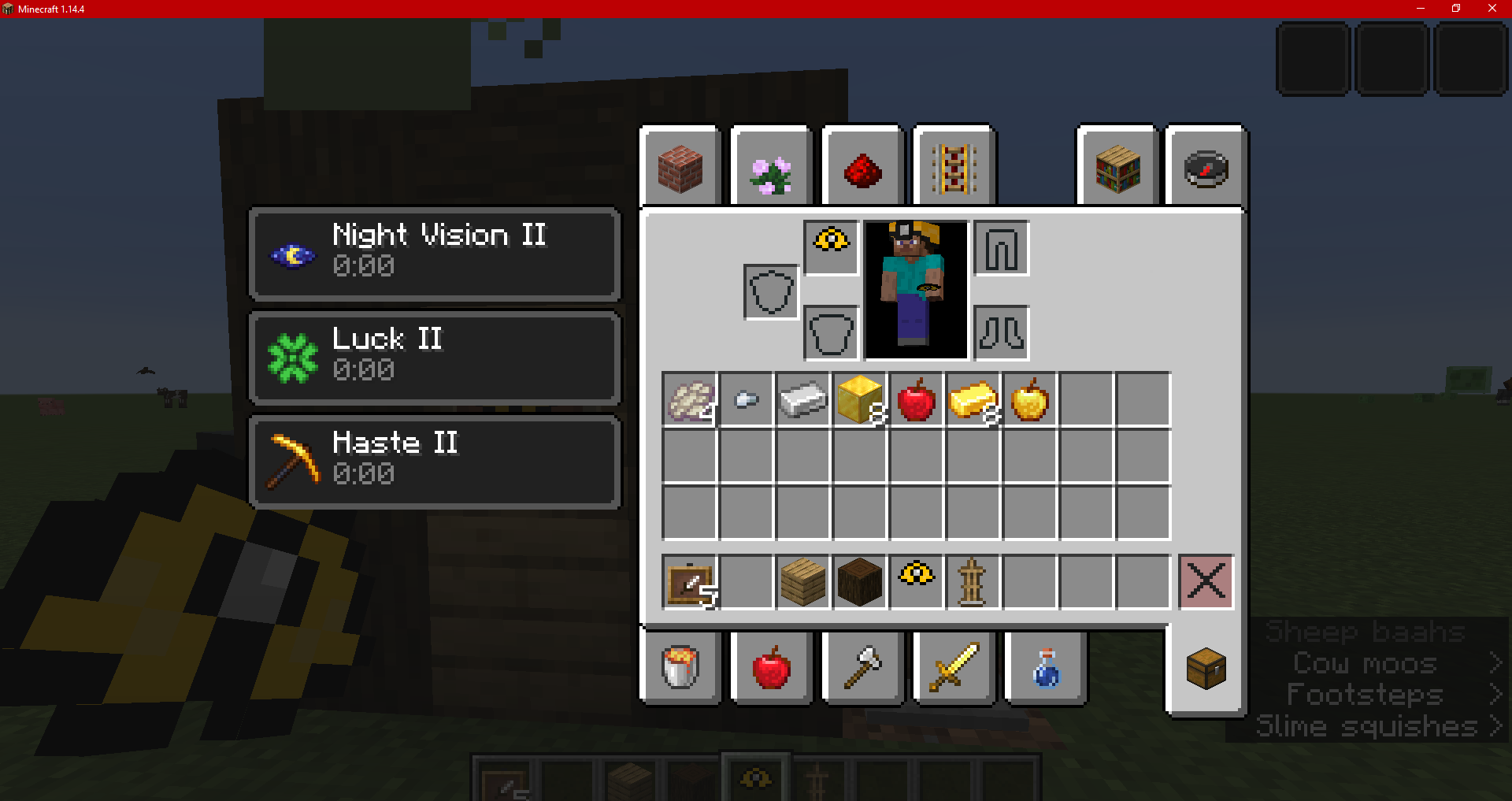Image resolution: width=1512 pixels, height=801 pixels.
Task: Select the golden apple item
Action: point(1029,400)
